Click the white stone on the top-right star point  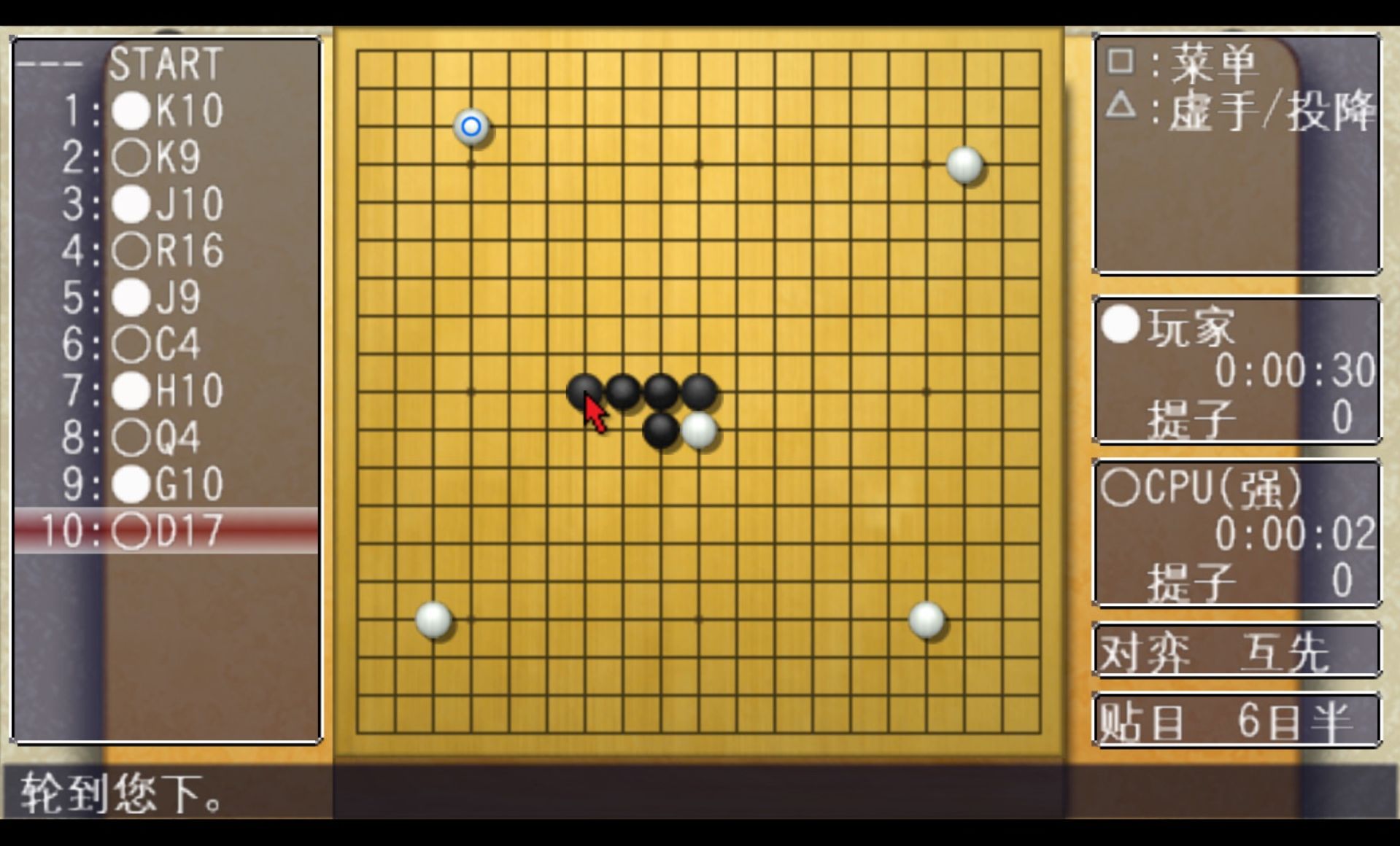point(964,164)
